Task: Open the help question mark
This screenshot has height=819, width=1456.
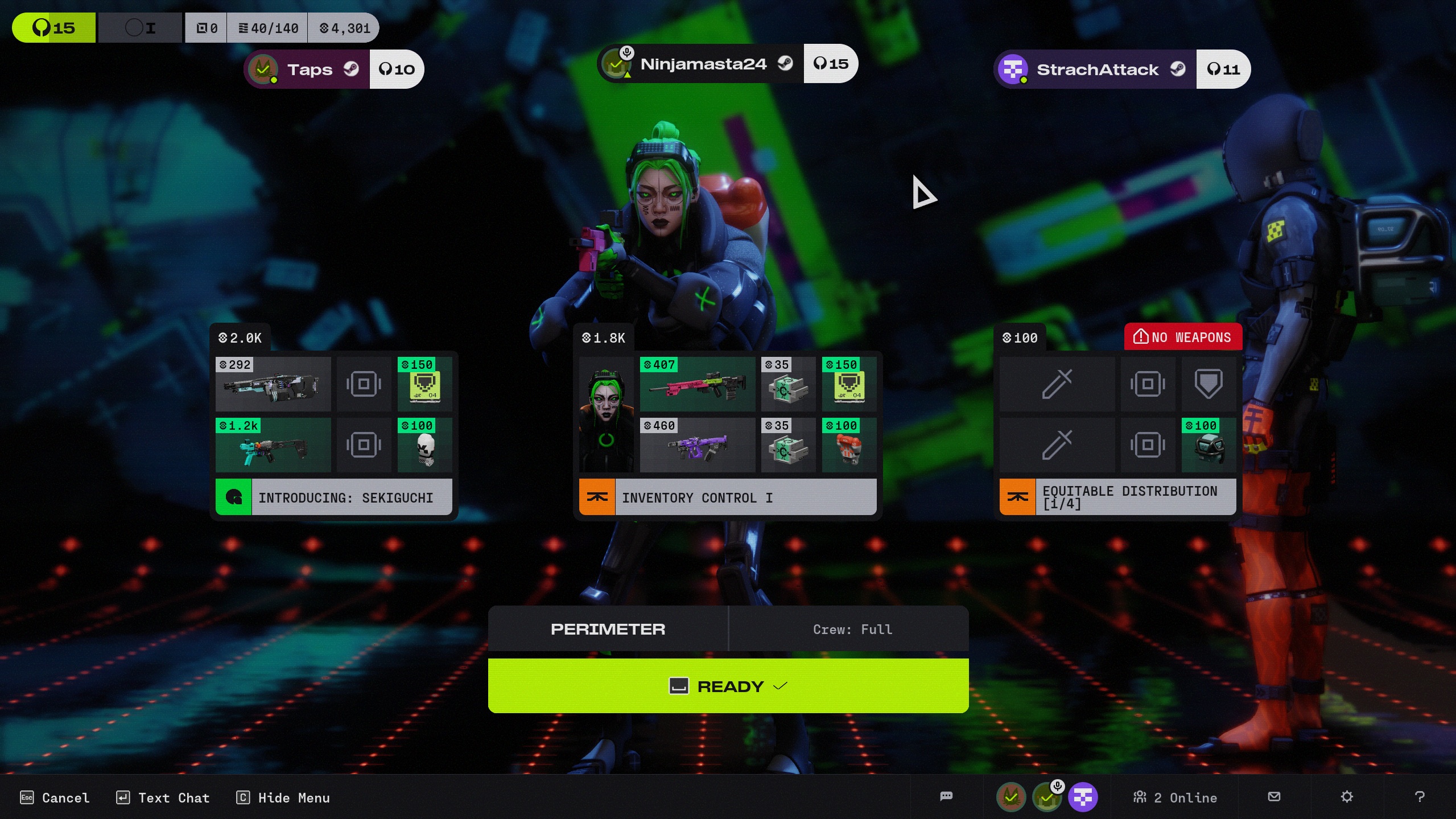Action: coord(1419,797)
